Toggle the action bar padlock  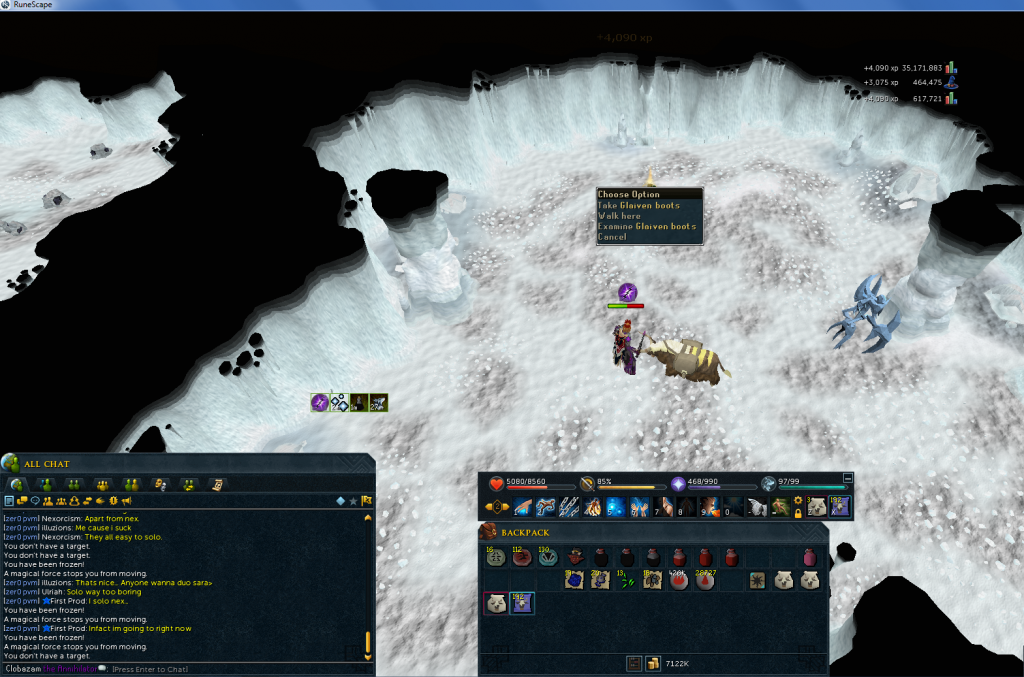[797, 513]
